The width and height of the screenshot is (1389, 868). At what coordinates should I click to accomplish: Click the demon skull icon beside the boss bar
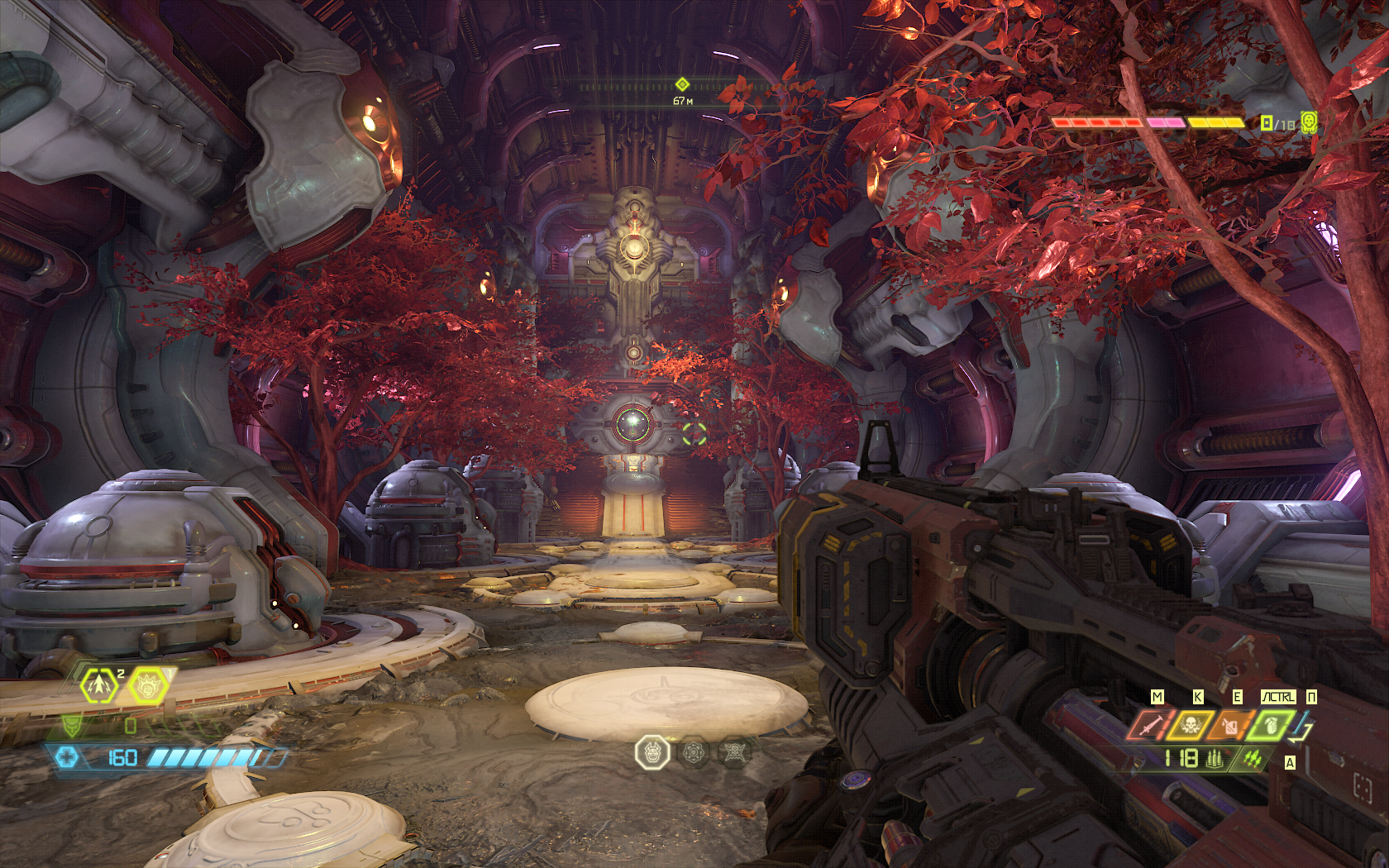pos(1310,123)
